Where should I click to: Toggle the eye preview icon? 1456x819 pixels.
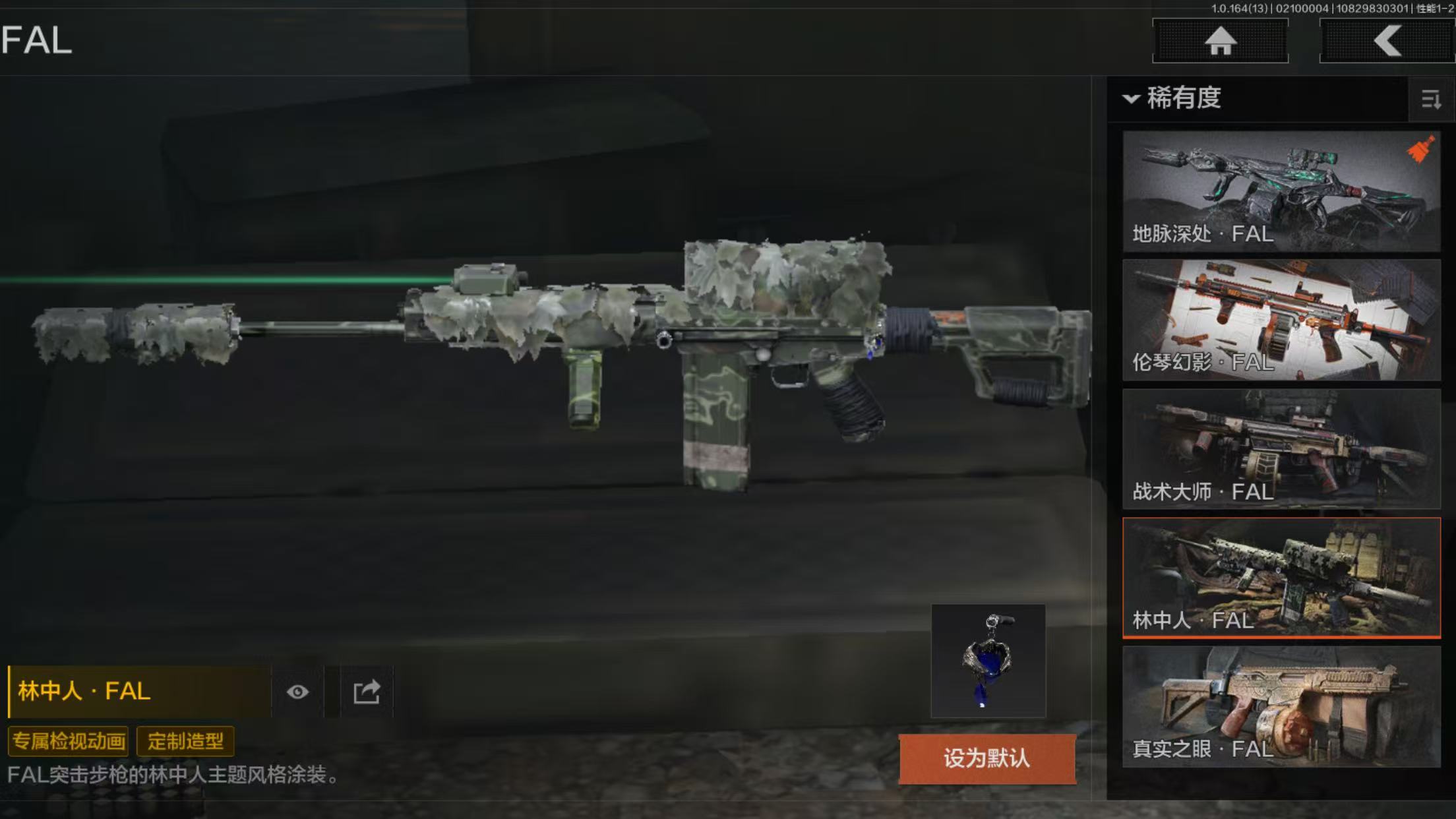pos(297,692)
